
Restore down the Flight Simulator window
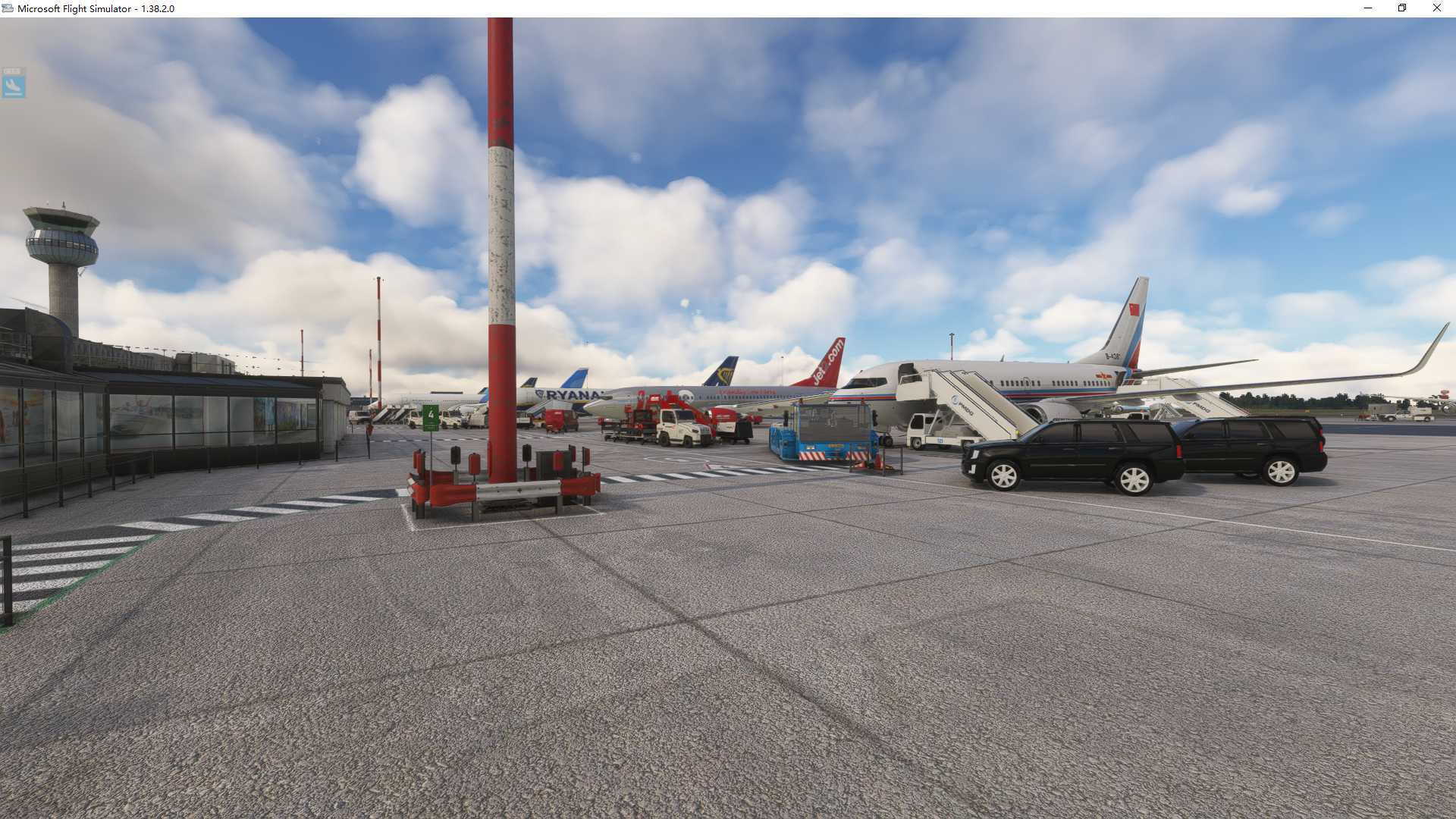point(1402,8)
